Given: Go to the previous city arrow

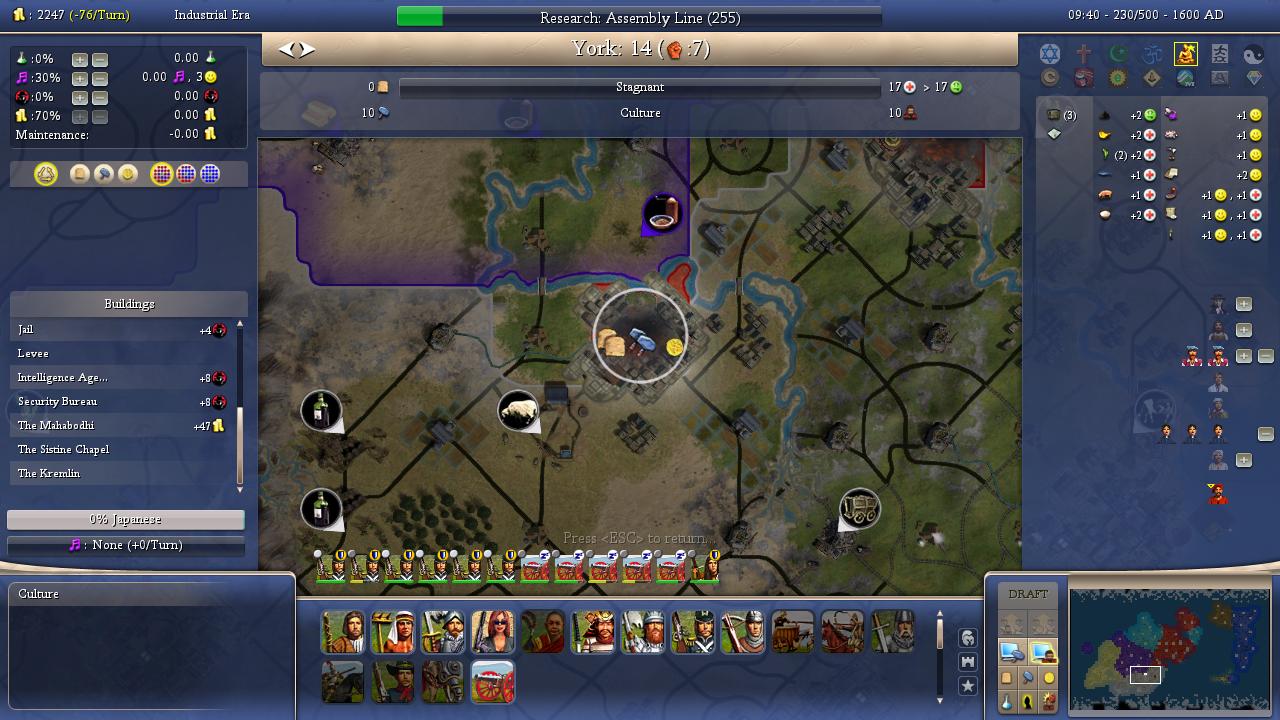Looking at the screenshot, I should 286,49.
